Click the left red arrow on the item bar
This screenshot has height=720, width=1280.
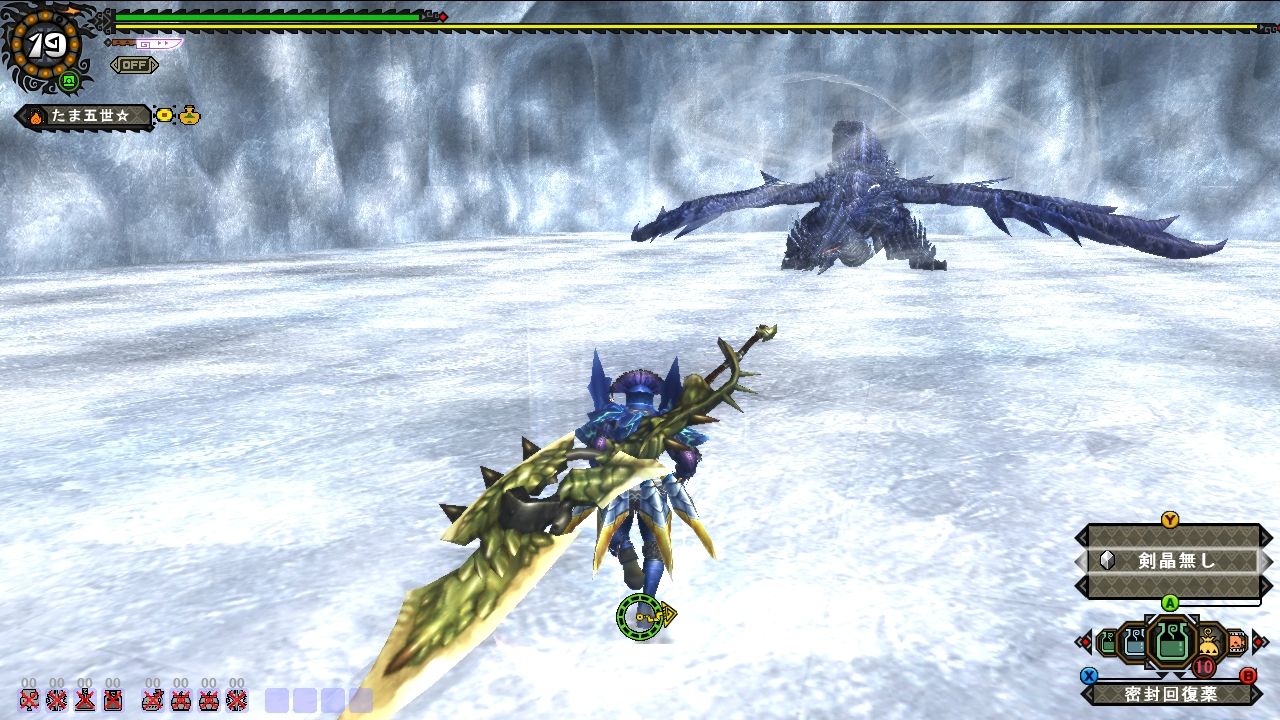click(x=1085, y=643)
